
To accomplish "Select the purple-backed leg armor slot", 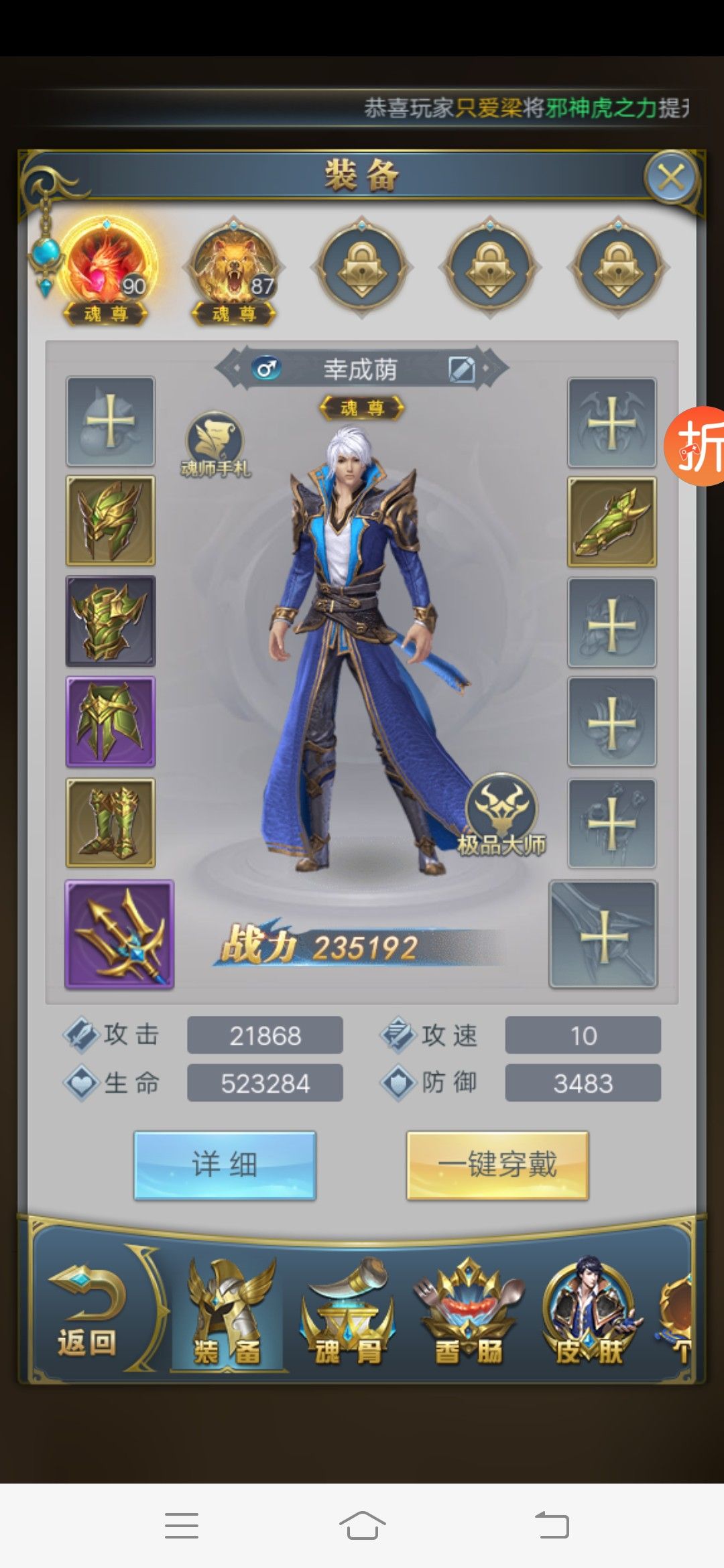I will pos(111,722).
